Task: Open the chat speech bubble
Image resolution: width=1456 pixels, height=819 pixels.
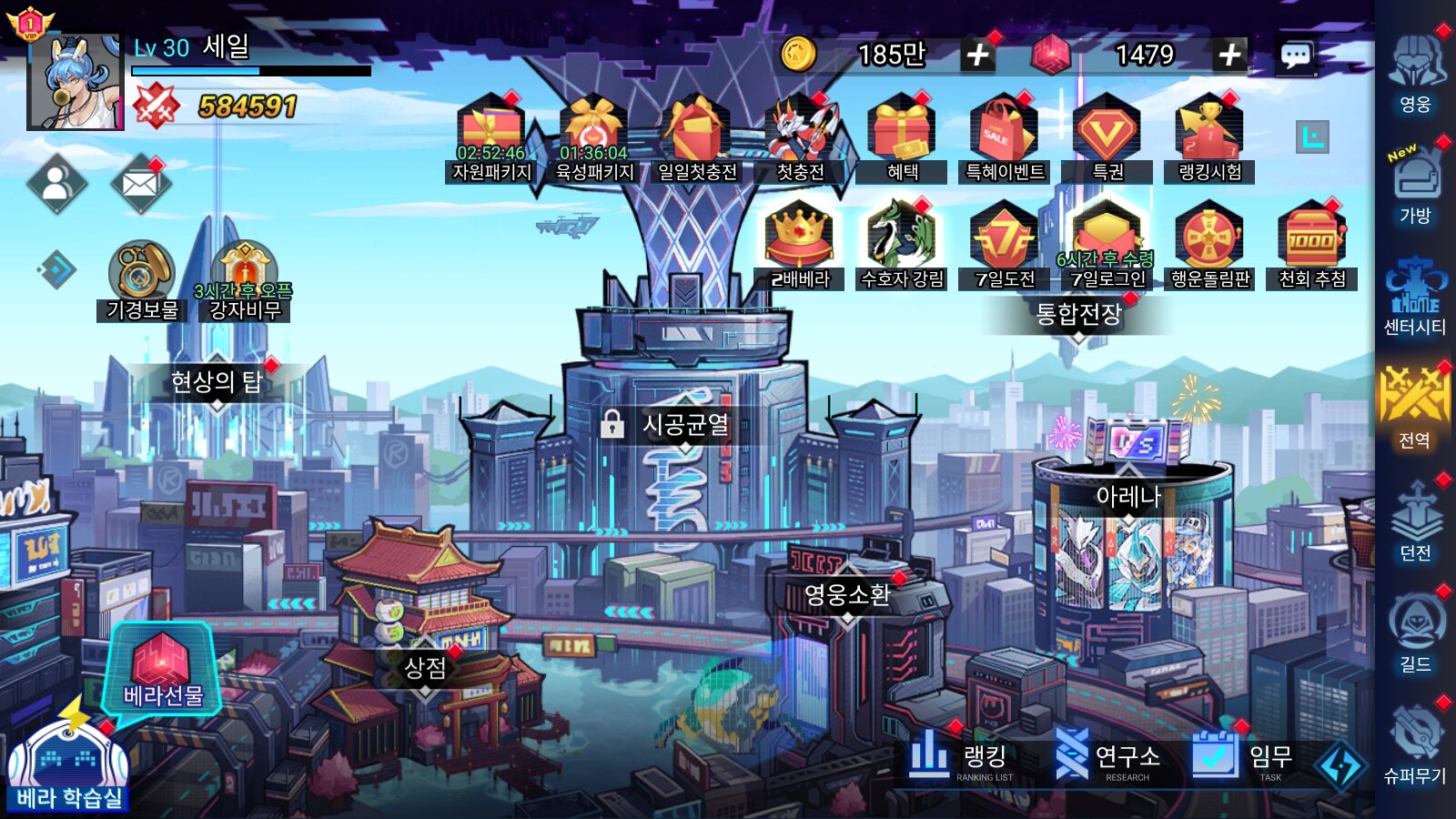Action: 1296,56
